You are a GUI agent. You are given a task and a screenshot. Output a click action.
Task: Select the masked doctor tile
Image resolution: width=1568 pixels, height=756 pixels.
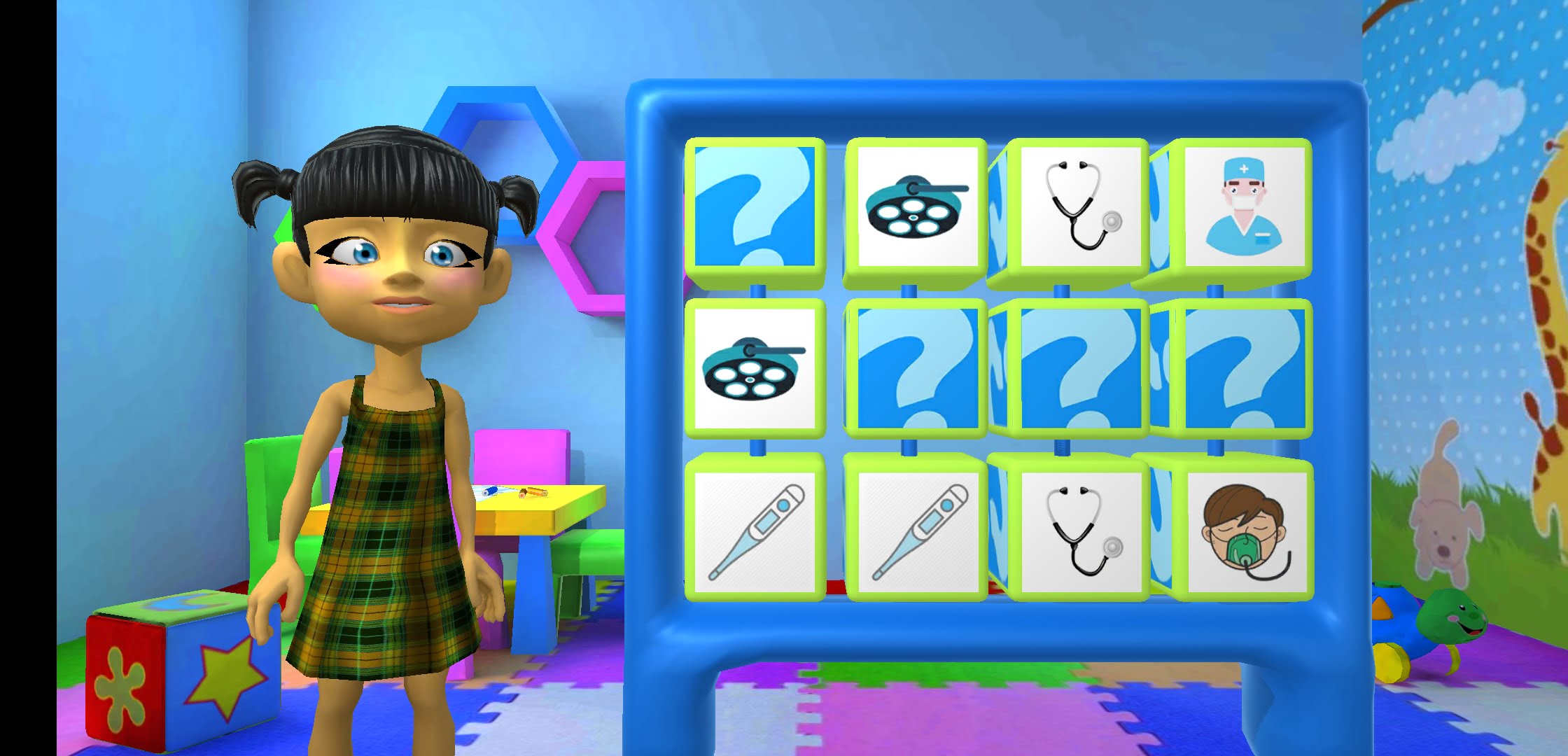tap(1245, 207)
